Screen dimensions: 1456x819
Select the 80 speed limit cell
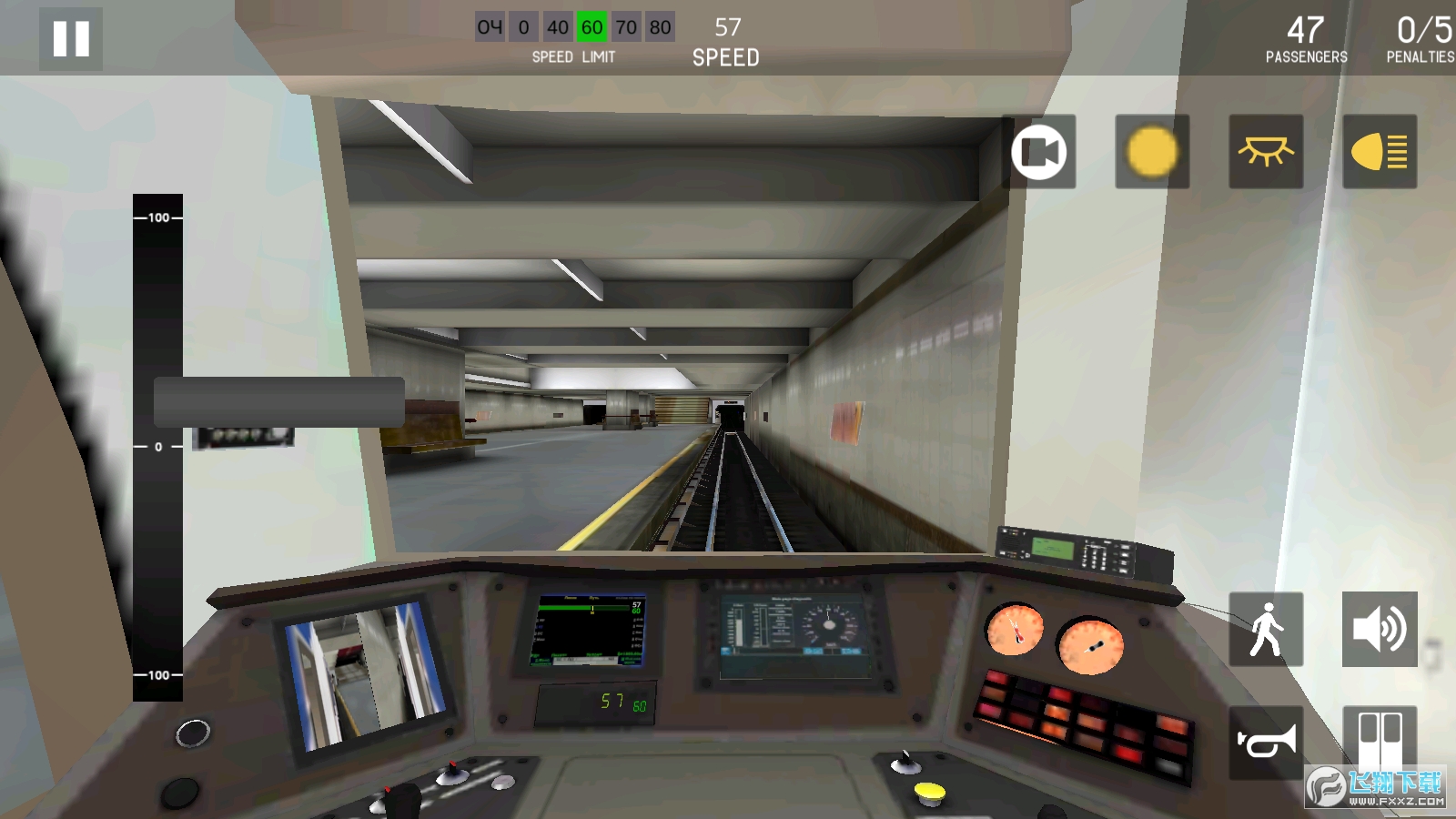pos(662,26)
